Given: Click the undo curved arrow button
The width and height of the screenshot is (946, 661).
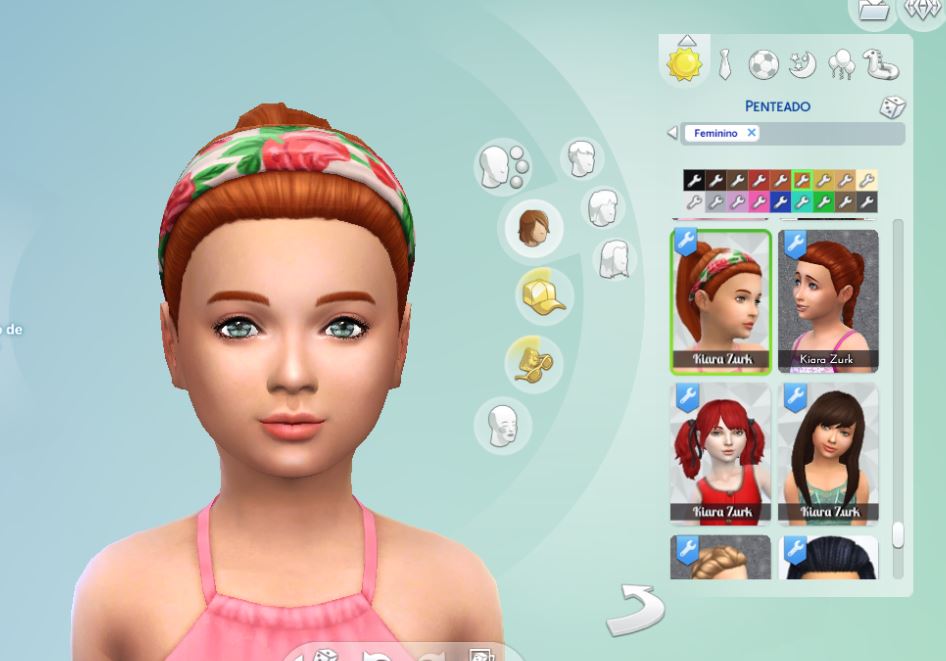Looking at the screenshot, I should click(635, 609).
